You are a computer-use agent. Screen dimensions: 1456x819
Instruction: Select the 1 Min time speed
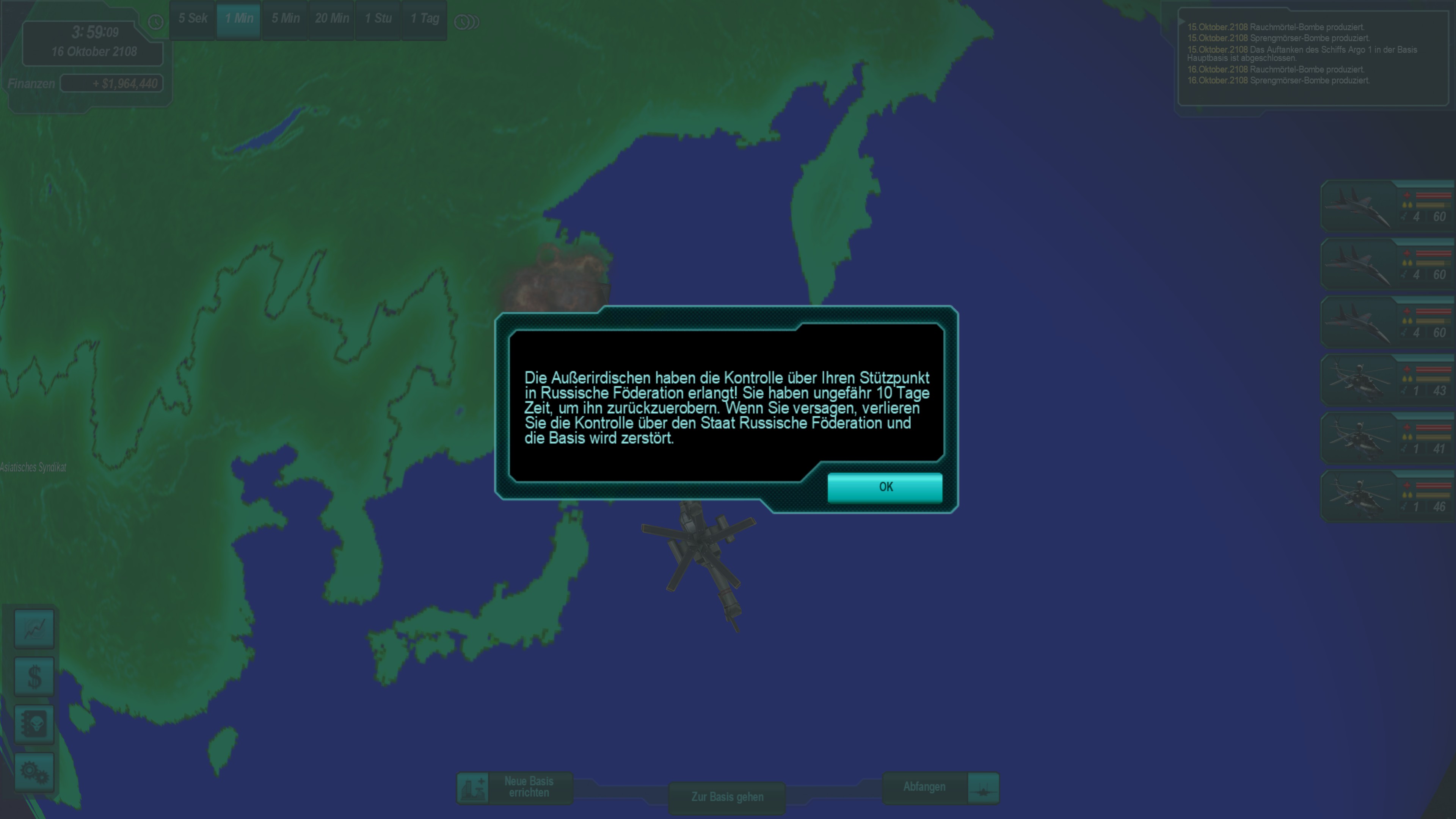pyautogui.click(x=238, y=19)
